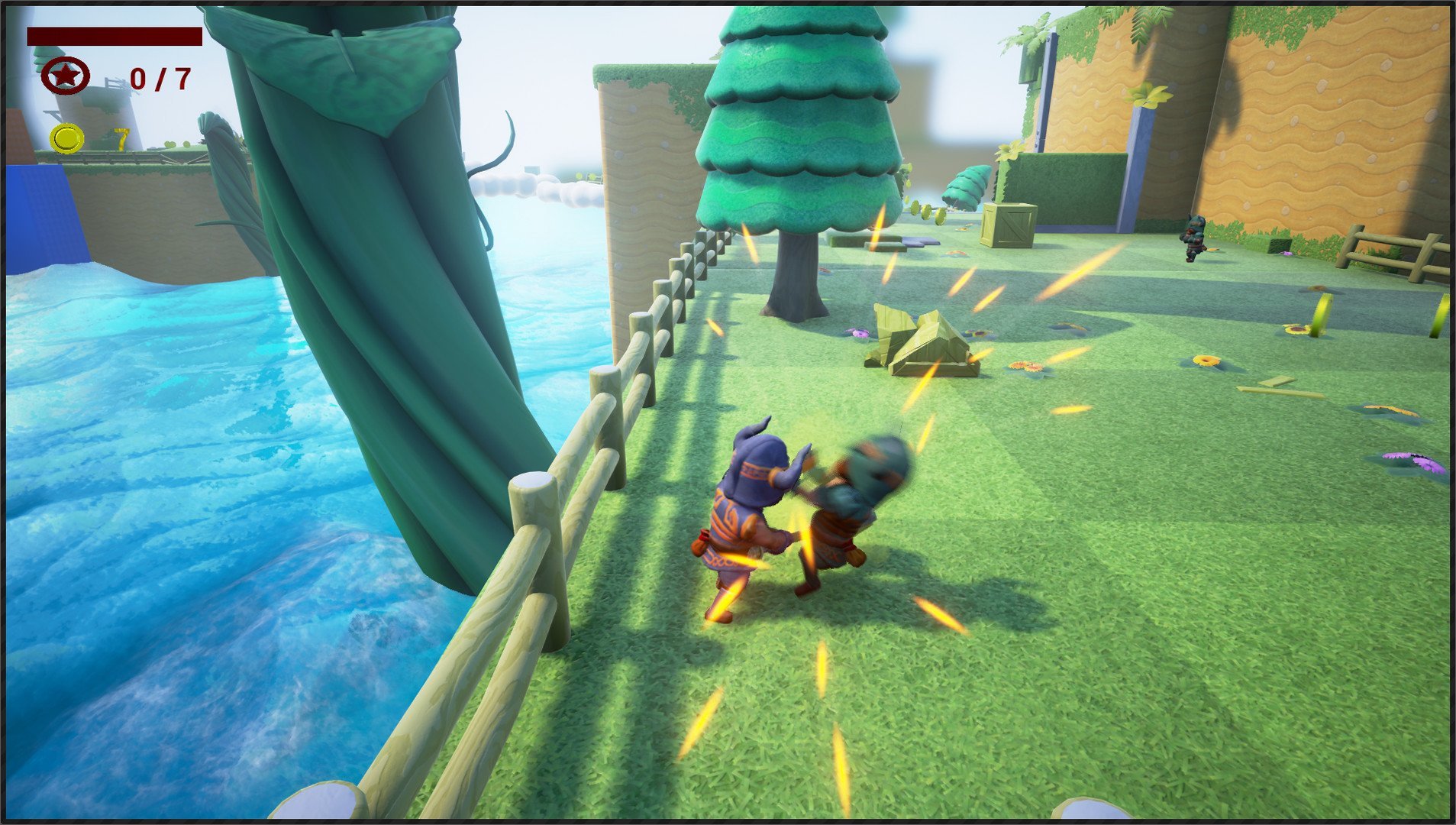
Task: Click the red star collectible tracker icon
Action: pos(66,76)
